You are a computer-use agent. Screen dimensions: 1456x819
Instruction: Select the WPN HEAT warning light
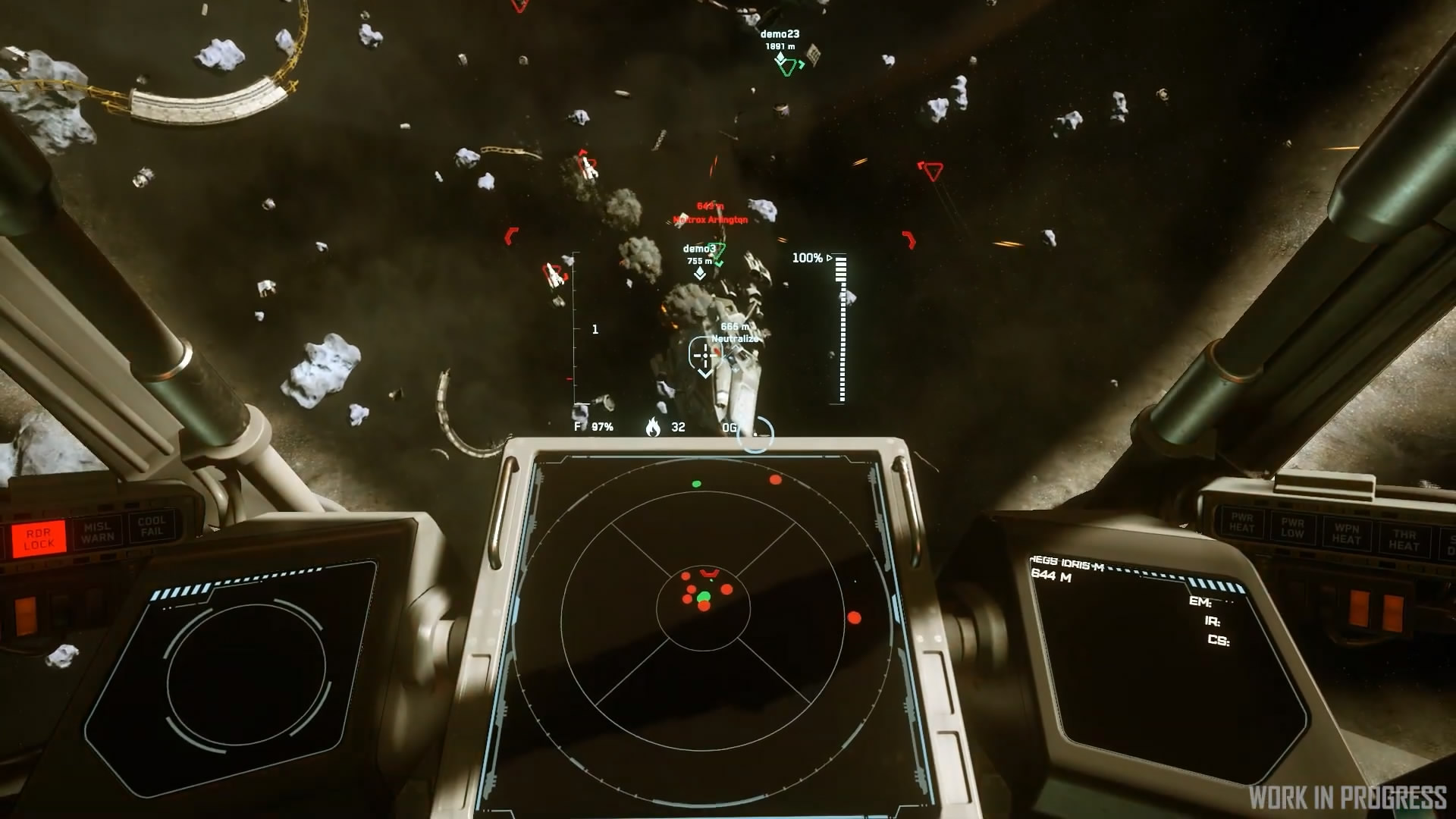click(x=1347, y=534)
